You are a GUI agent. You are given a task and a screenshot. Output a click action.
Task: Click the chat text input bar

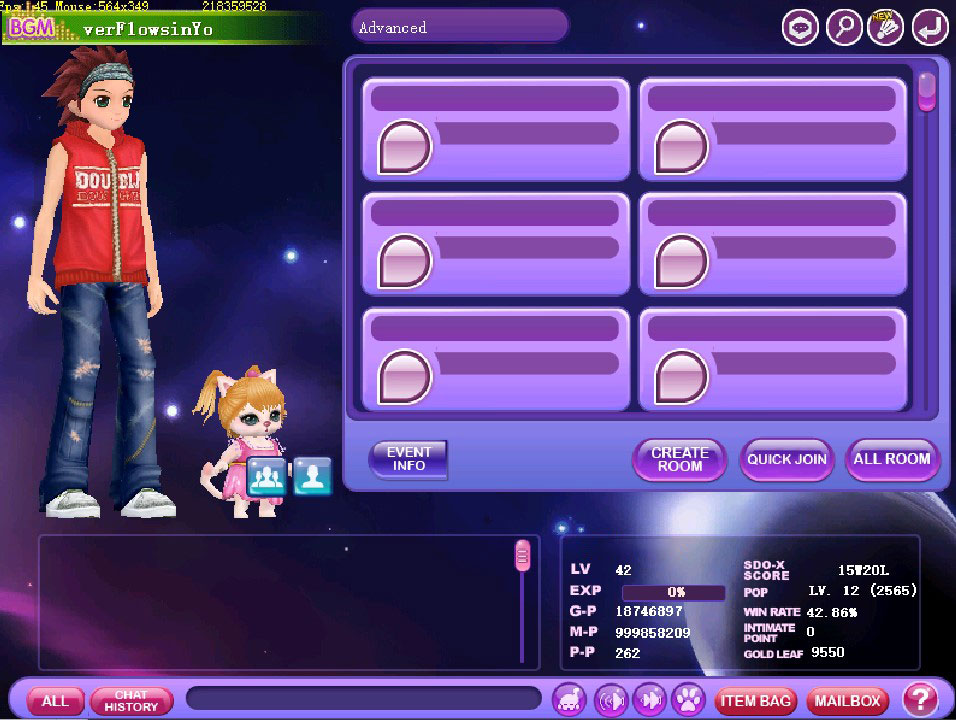click(x=363, y=698)
